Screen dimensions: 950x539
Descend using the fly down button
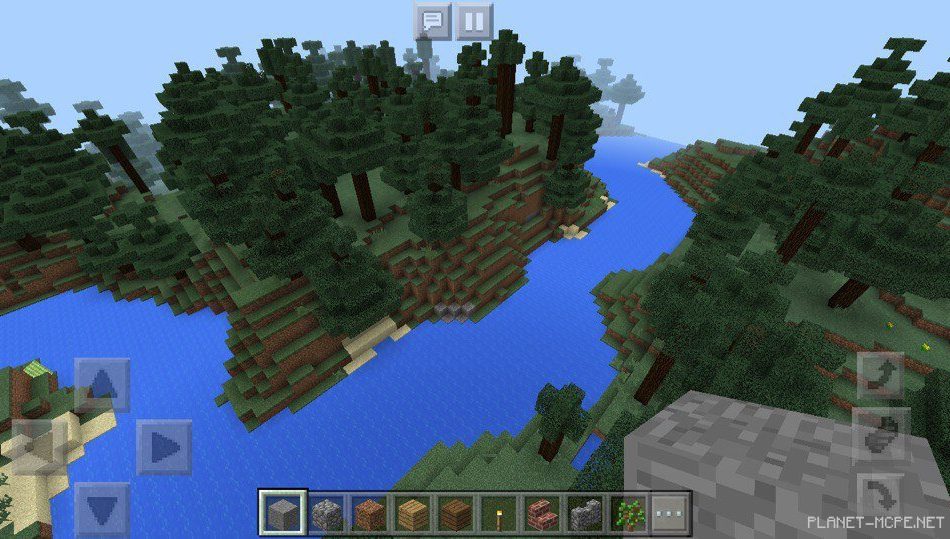(x=880, y=491)
